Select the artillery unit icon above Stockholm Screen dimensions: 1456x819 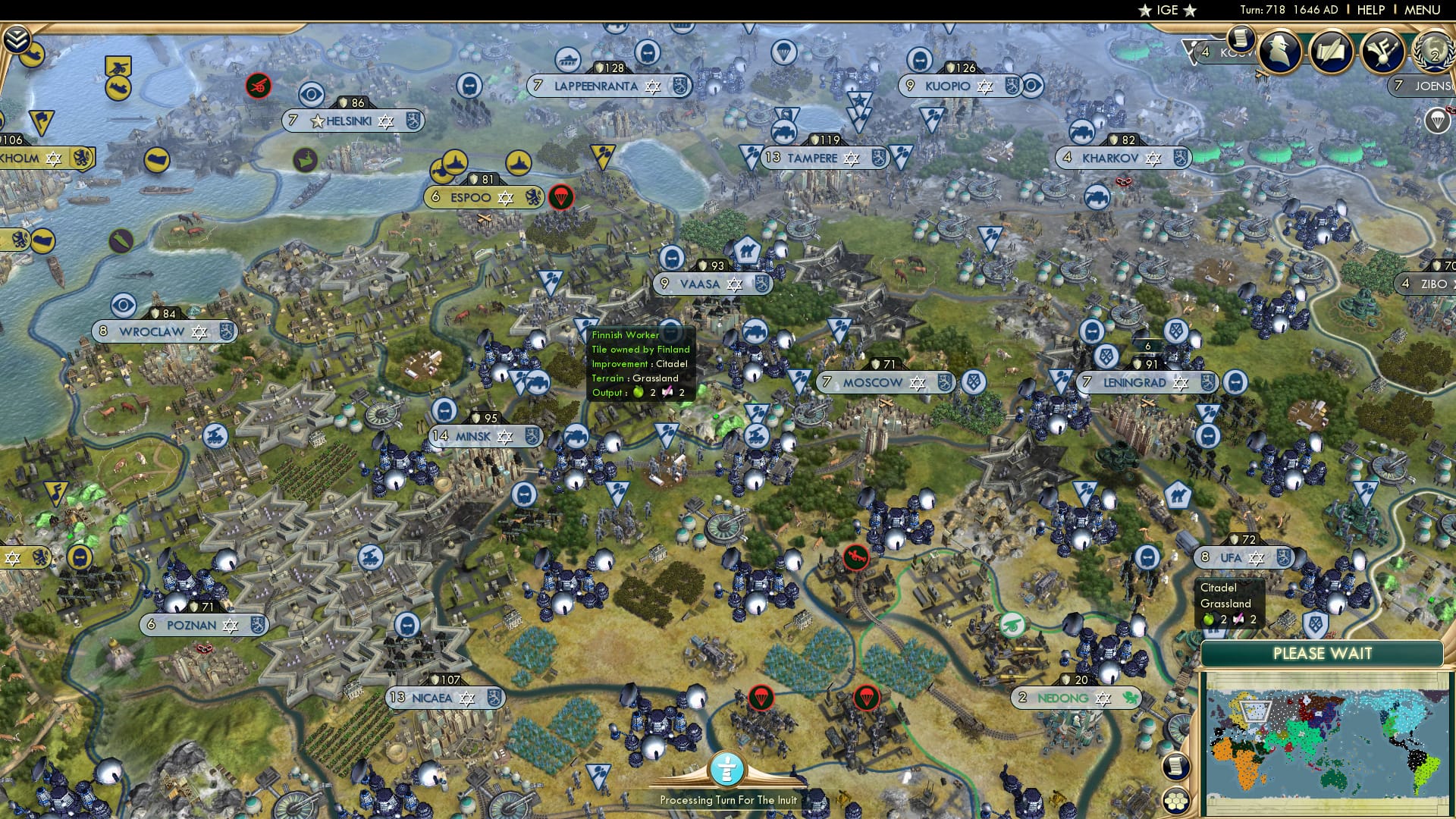pos(118,65)
